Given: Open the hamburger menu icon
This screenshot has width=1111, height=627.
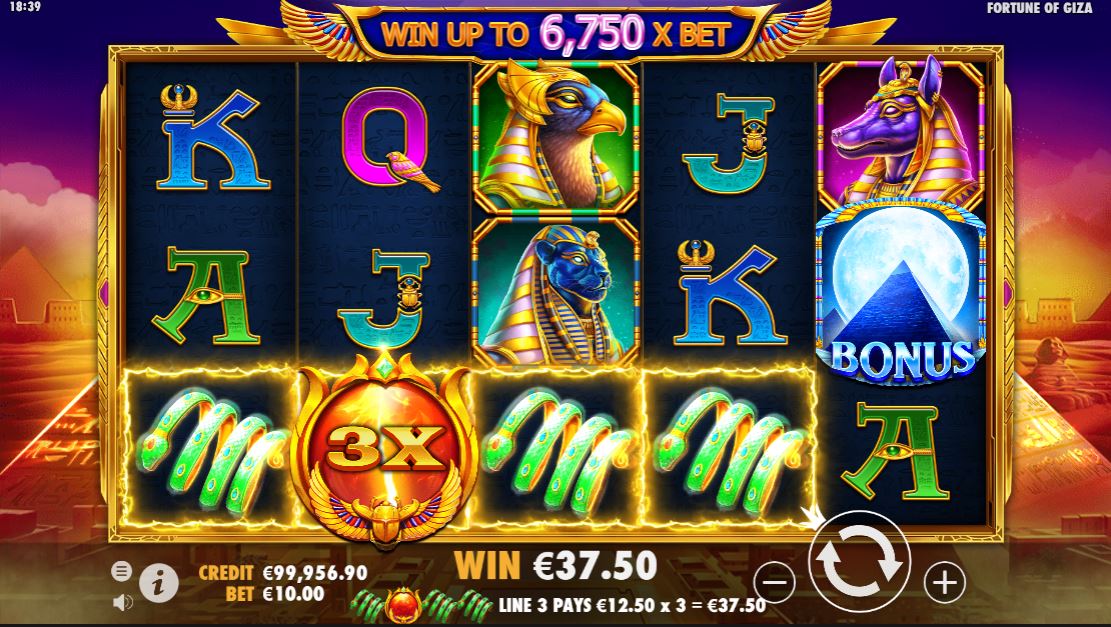Looking at the screenshot, I should click(122, 571).
